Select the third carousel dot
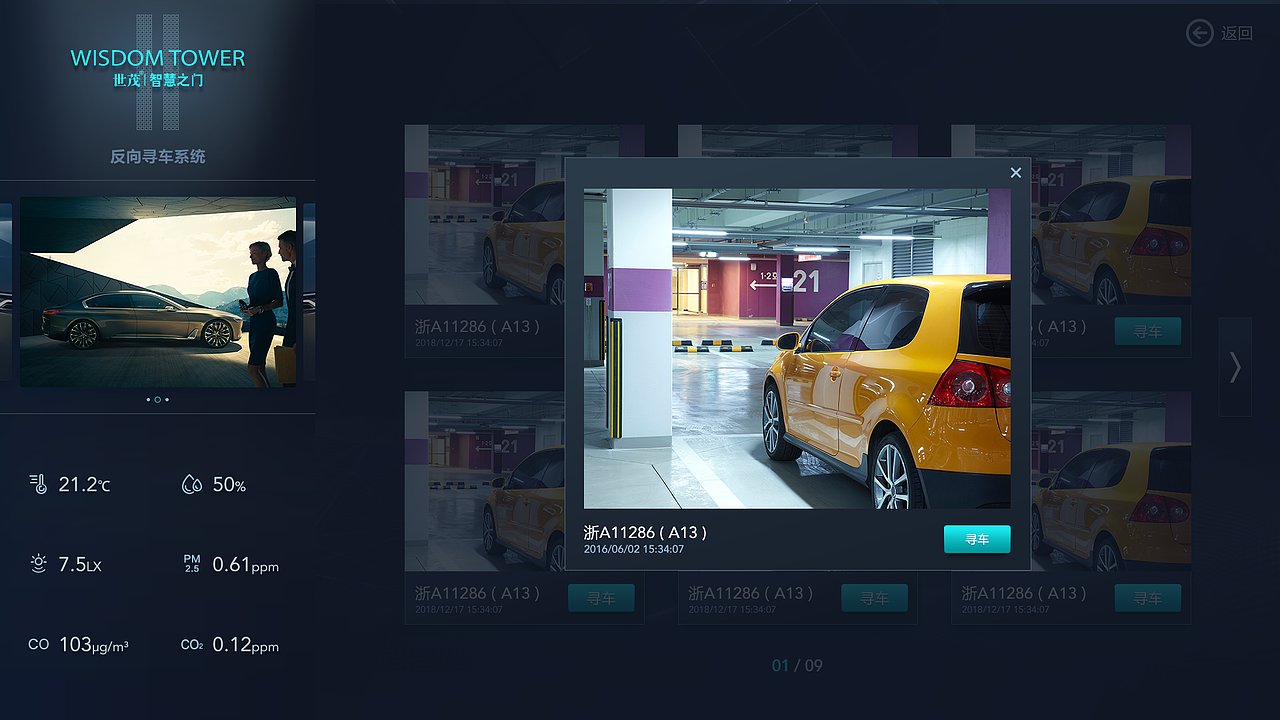The width and height of the screenshot is (1280, 720). tap(168, 399)
